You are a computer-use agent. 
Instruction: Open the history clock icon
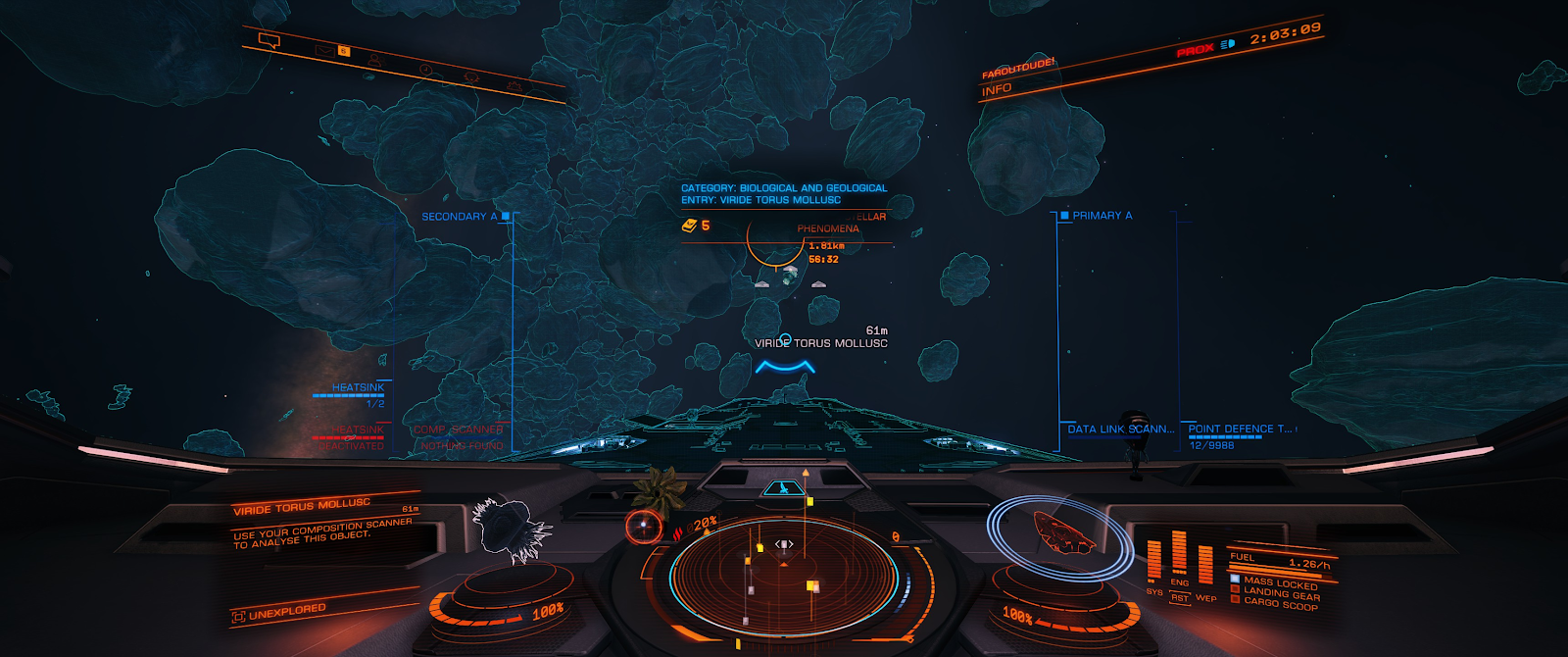[x=425, y=70]
